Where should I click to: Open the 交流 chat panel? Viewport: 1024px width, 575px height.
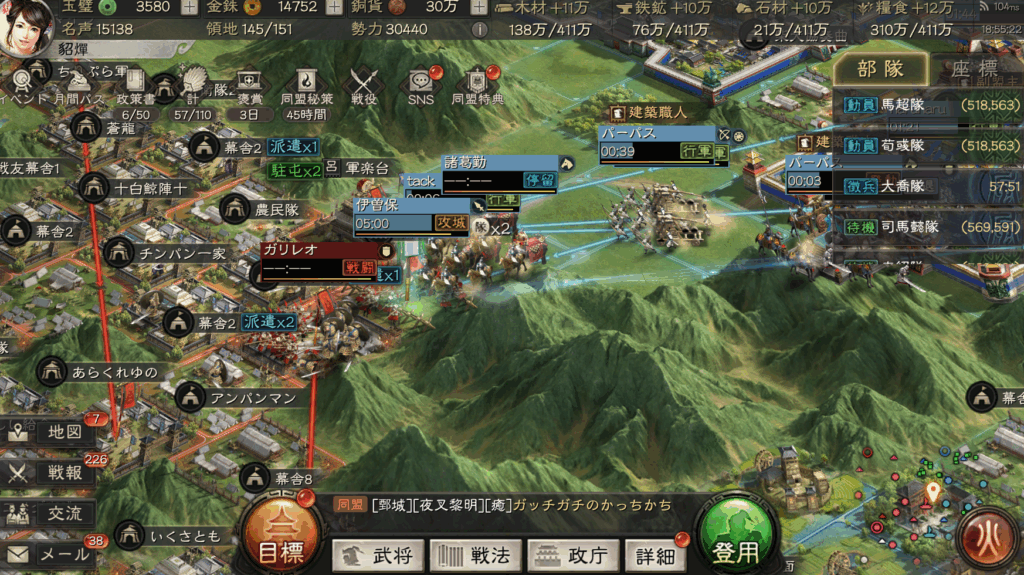52,514
